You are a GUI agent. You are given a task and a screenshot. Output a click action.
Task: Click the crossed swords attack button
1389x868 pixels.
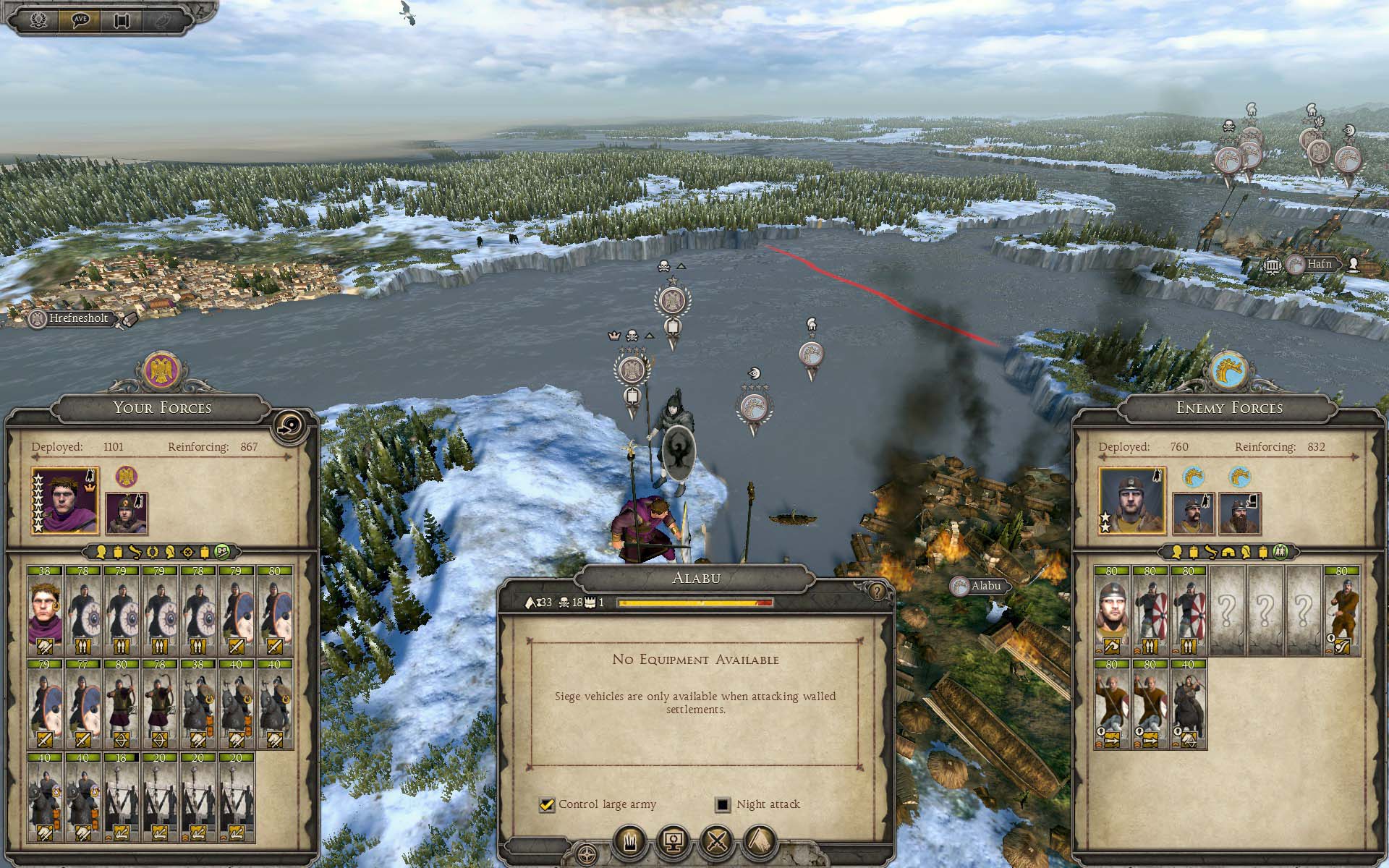click(x=717, y=842)
